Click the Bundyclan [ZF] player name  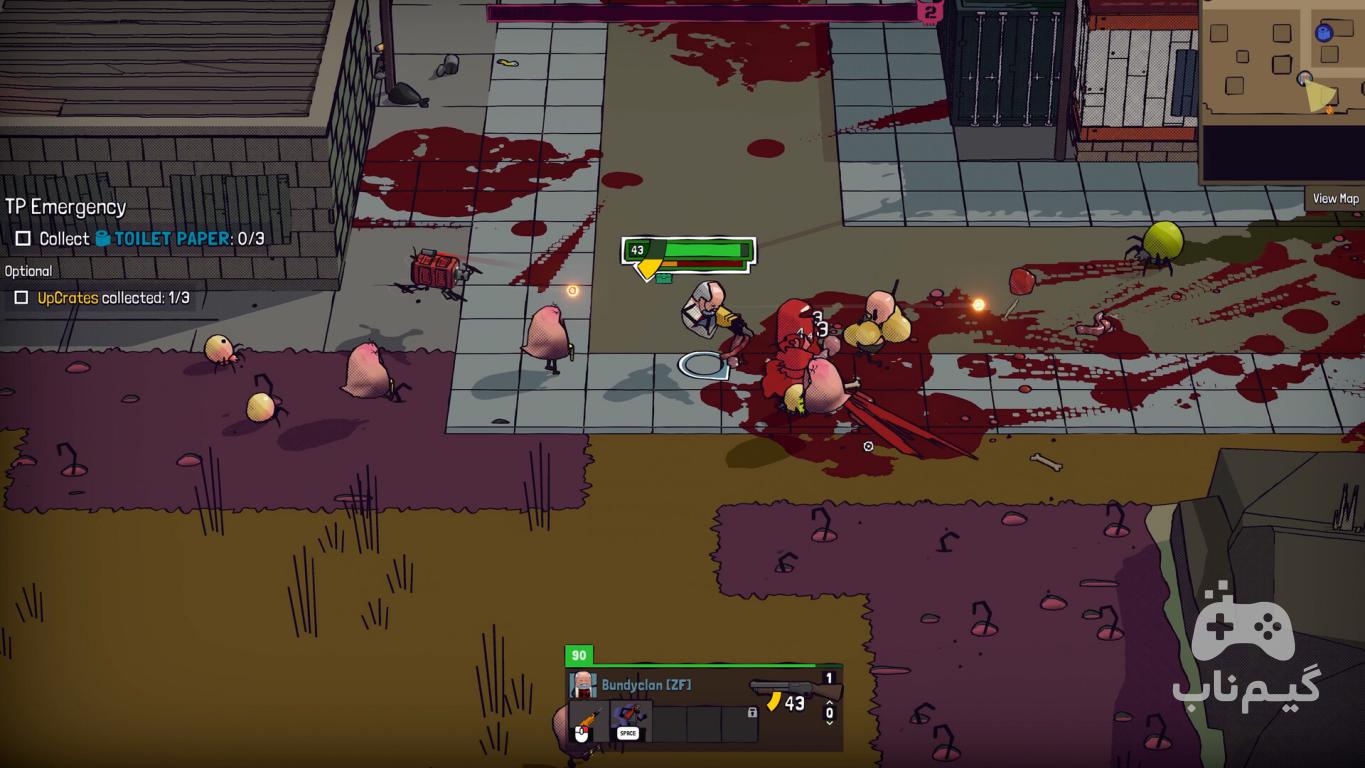point(646,685)
